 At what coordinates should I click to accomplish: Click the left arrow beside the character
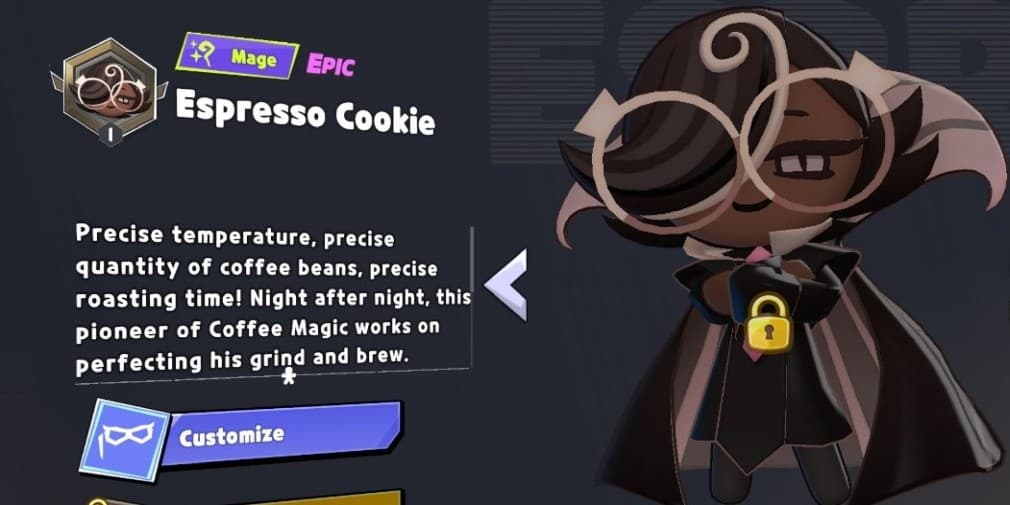[x=506, y=285]
